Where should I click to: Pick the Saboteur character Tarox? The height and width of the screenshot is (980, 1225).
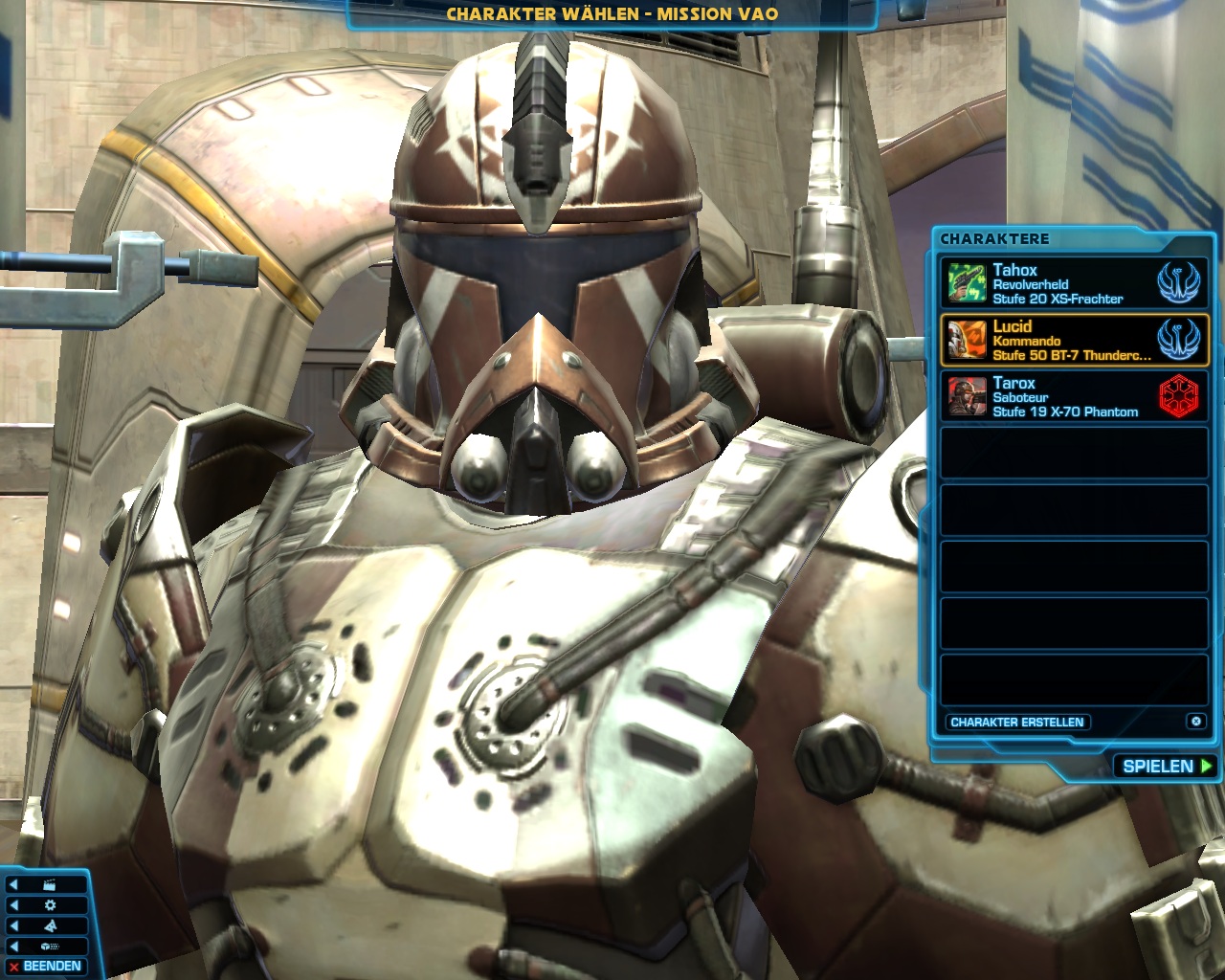pos(1074,397)
